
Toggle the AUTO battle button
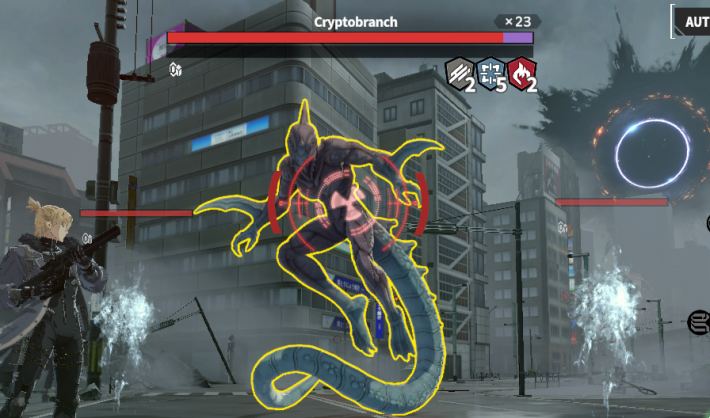[695, 21]
